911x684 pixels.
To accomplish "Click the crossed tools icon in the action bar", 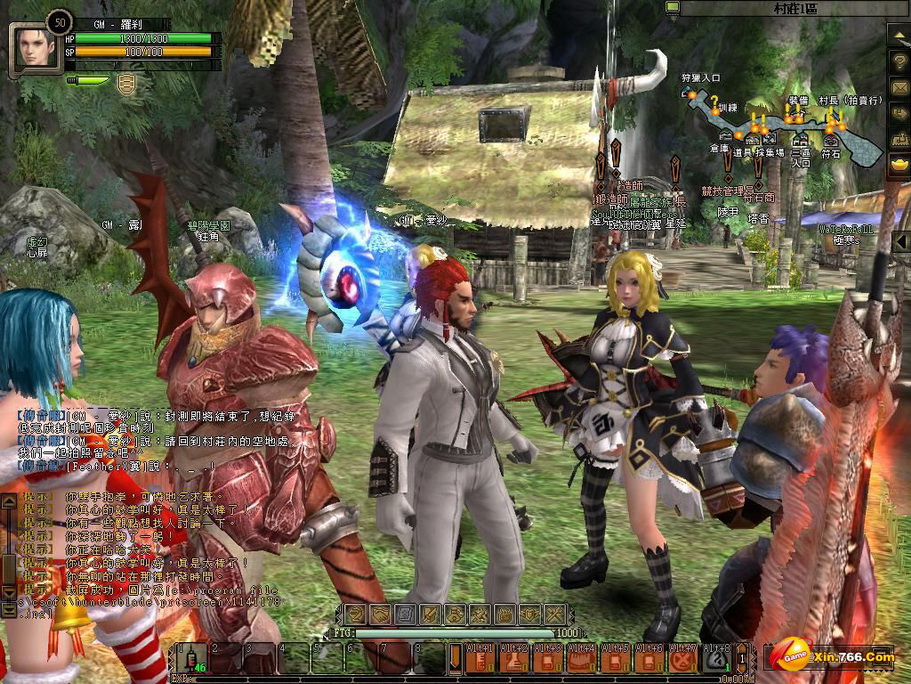I will click(554, 614).
